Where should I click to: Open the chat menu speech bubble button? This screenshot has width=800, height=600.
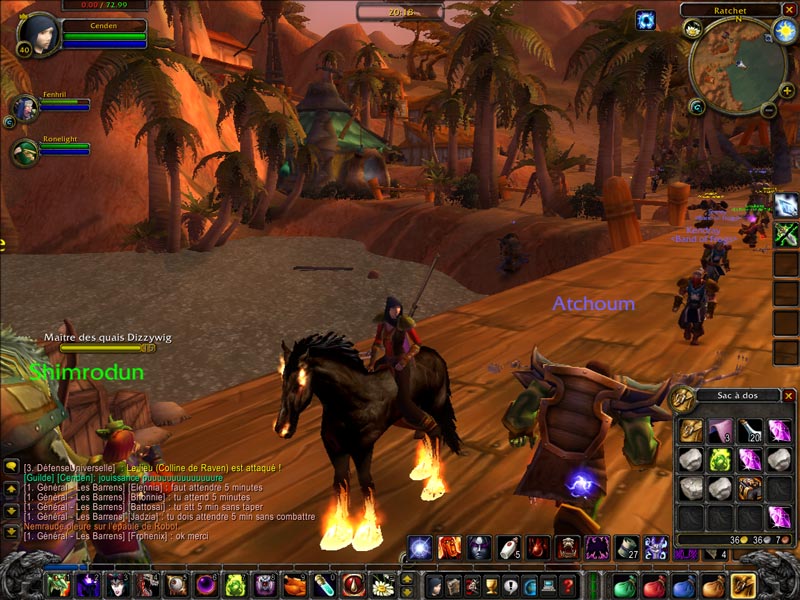pos(11,466)
